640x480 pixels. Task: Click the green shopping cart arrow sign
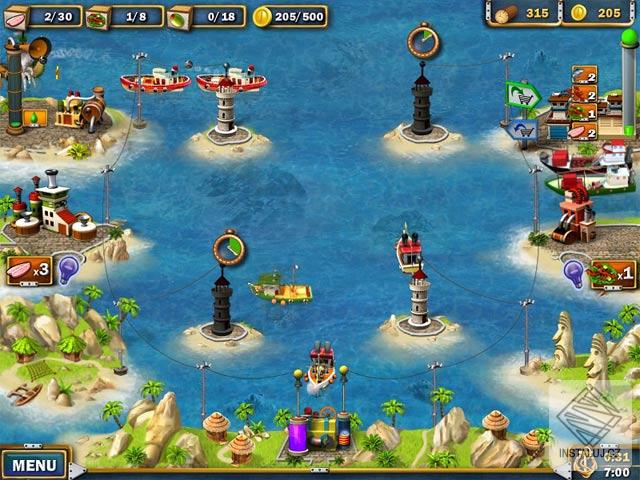click(522, 95)
